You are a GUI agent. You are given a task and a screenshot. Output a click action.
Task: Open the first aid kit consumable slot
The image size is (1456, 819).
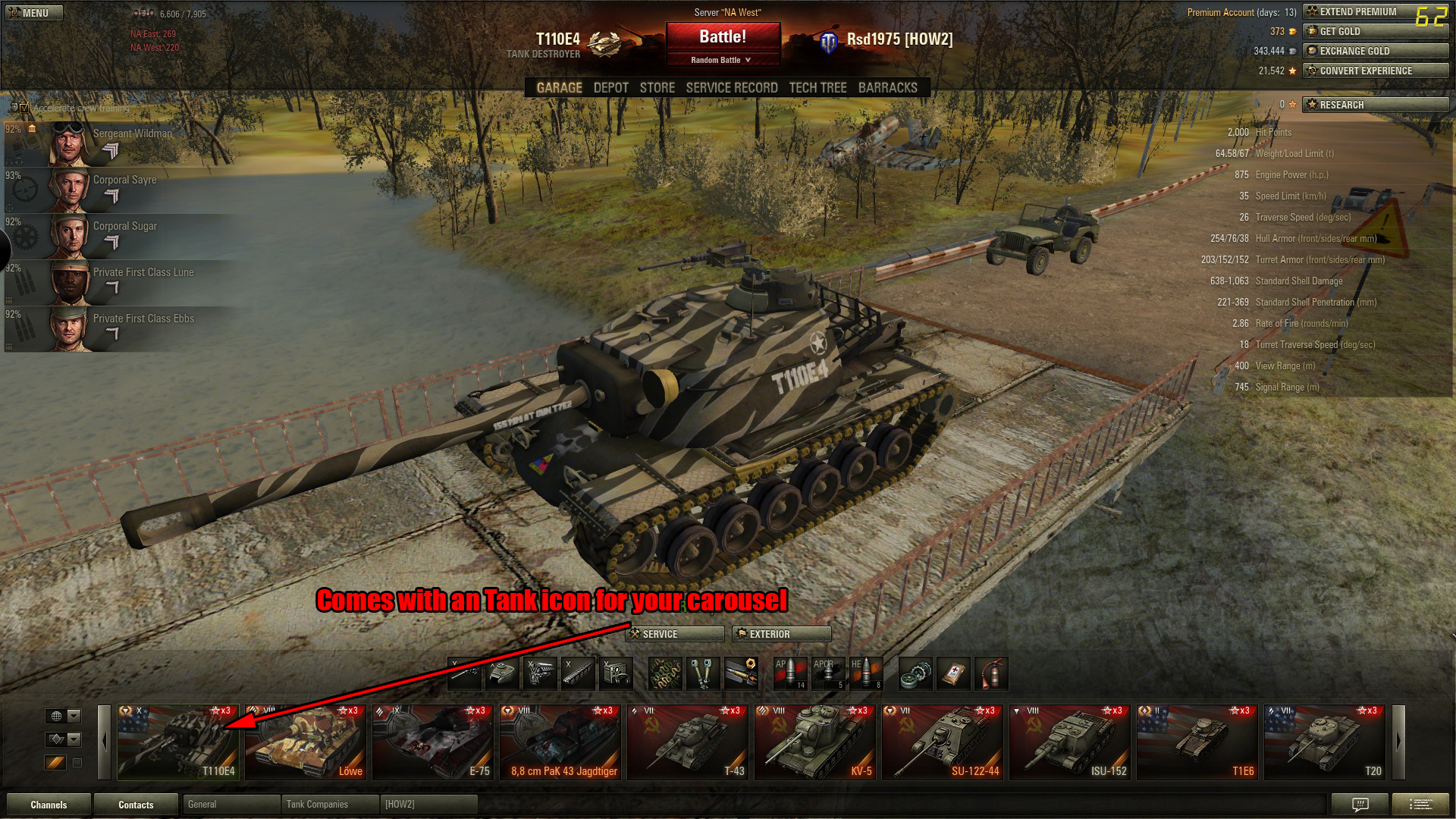(x=953, y=674)
